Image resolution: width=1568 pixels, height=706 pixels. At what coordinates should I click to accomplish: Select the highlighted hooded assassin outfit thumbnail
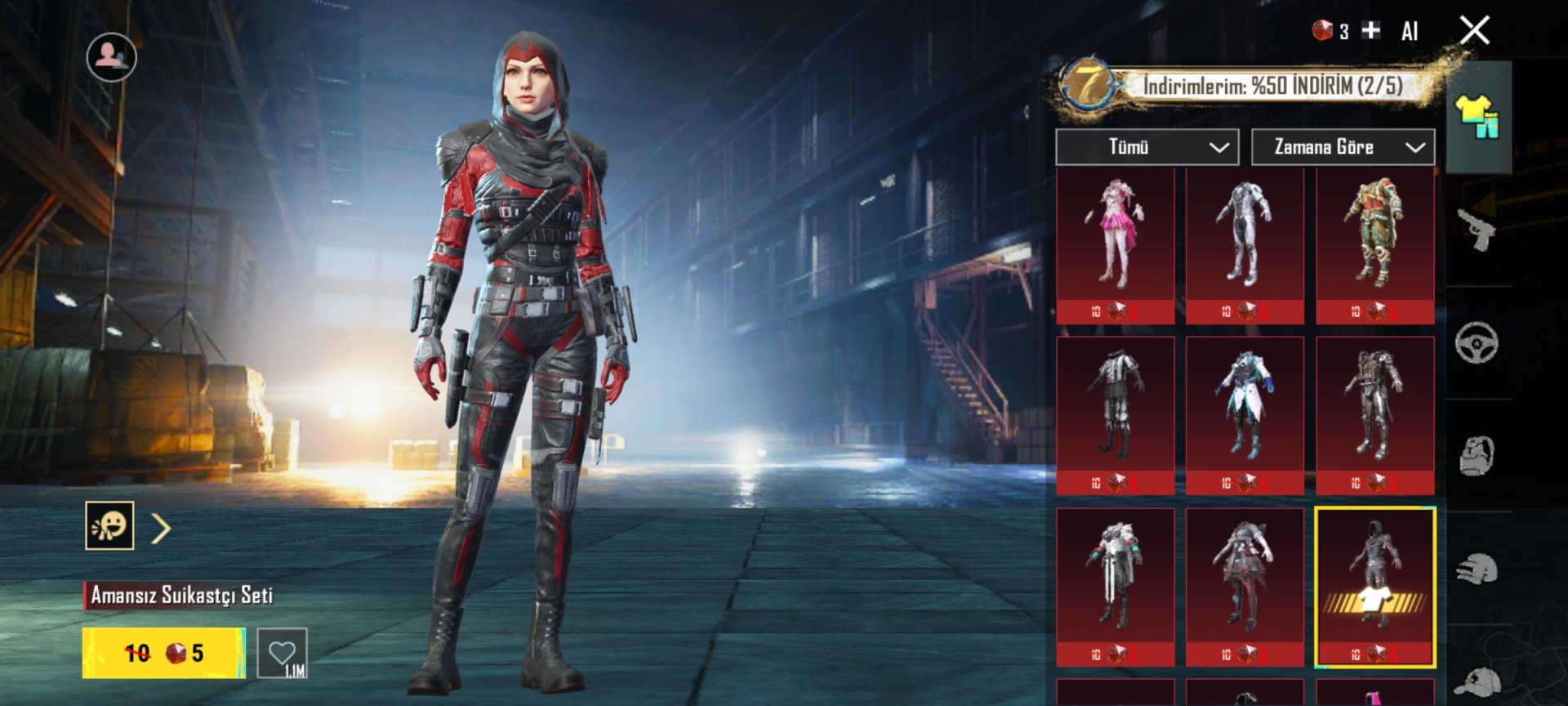tap(1374, 586)
